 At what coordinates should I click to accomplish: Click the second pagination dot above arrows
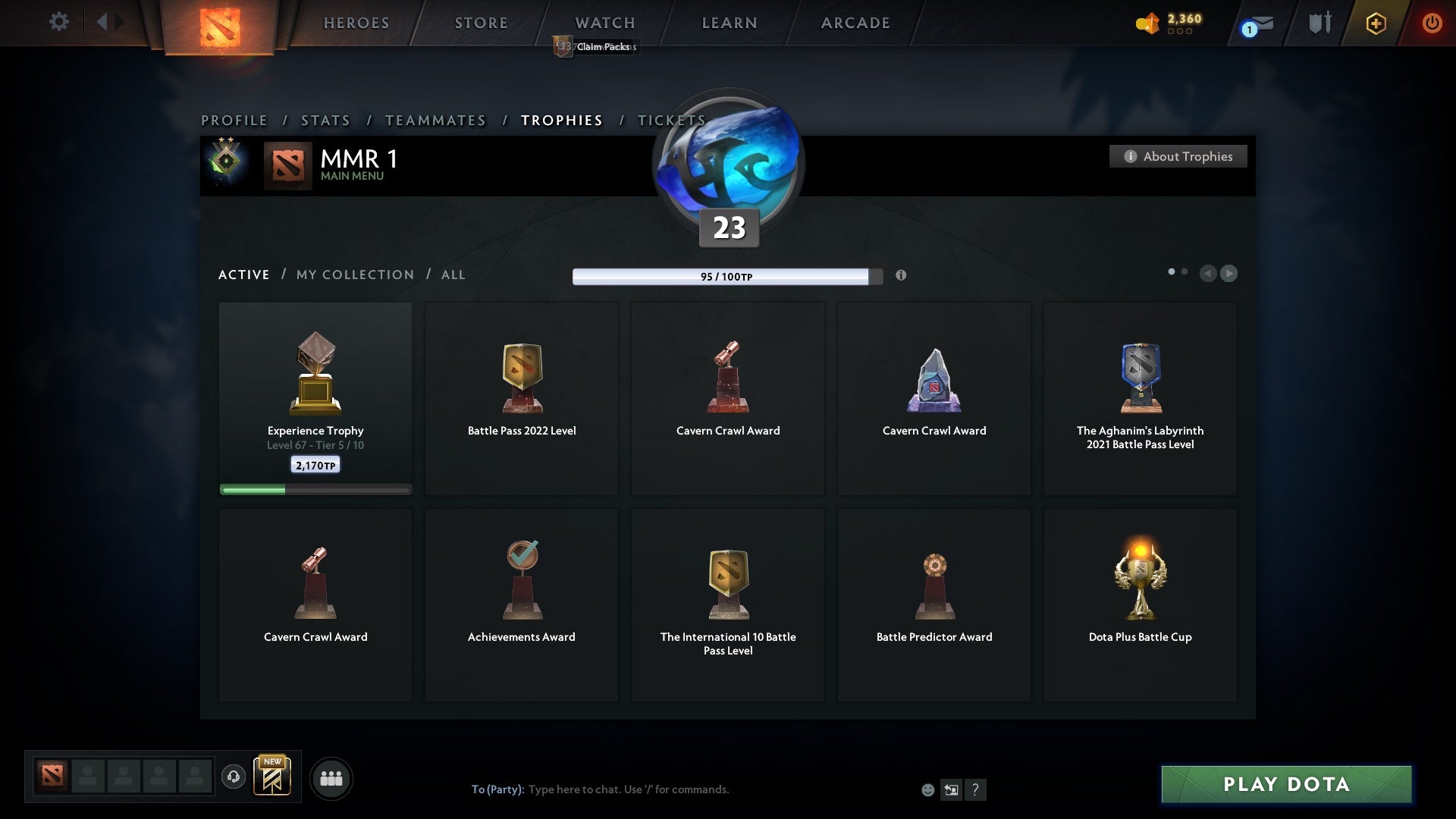pos(1185,270)
